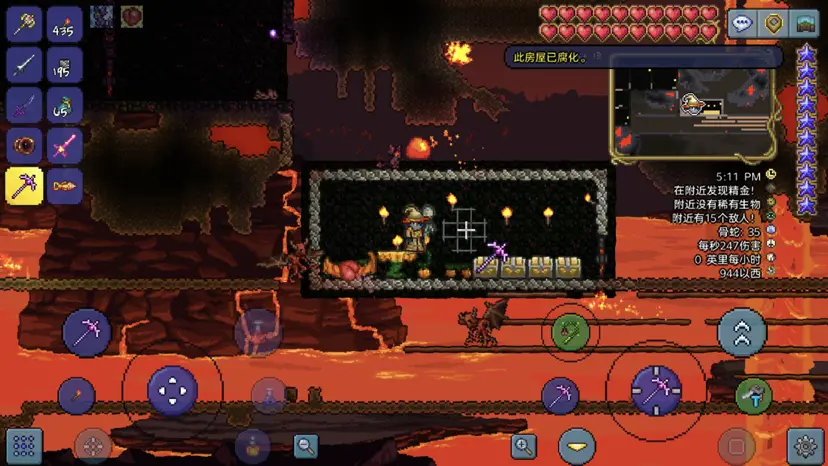Open the settings gear
This screenshot has width=828, height=466.
coord(806,445)
